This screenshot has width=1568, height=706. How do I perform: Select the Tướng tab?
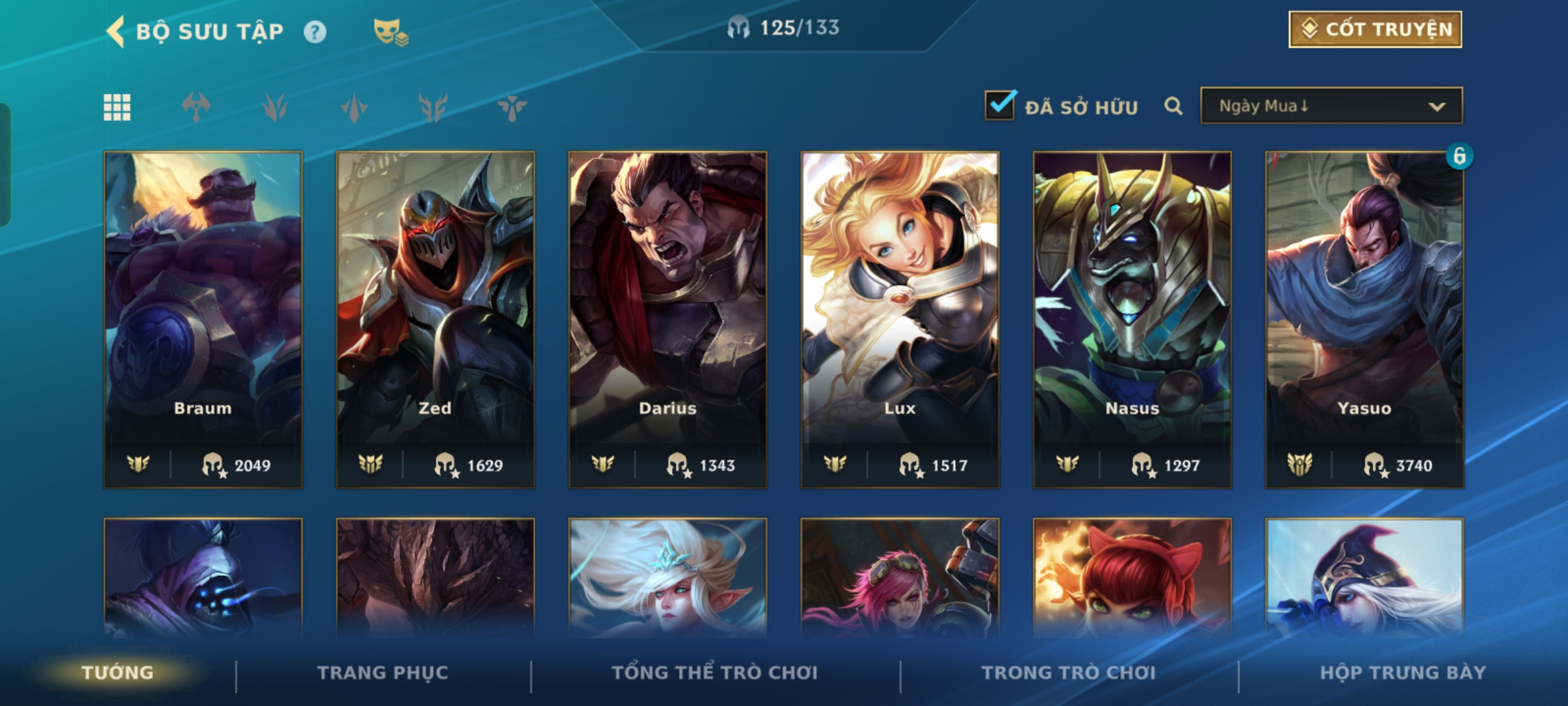(118, 673)
